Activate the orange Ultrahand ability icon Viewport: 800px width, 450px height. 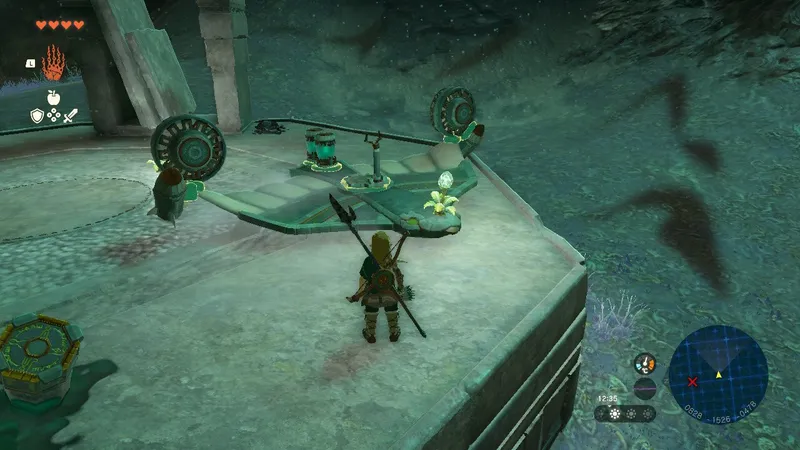coord(53,63)
